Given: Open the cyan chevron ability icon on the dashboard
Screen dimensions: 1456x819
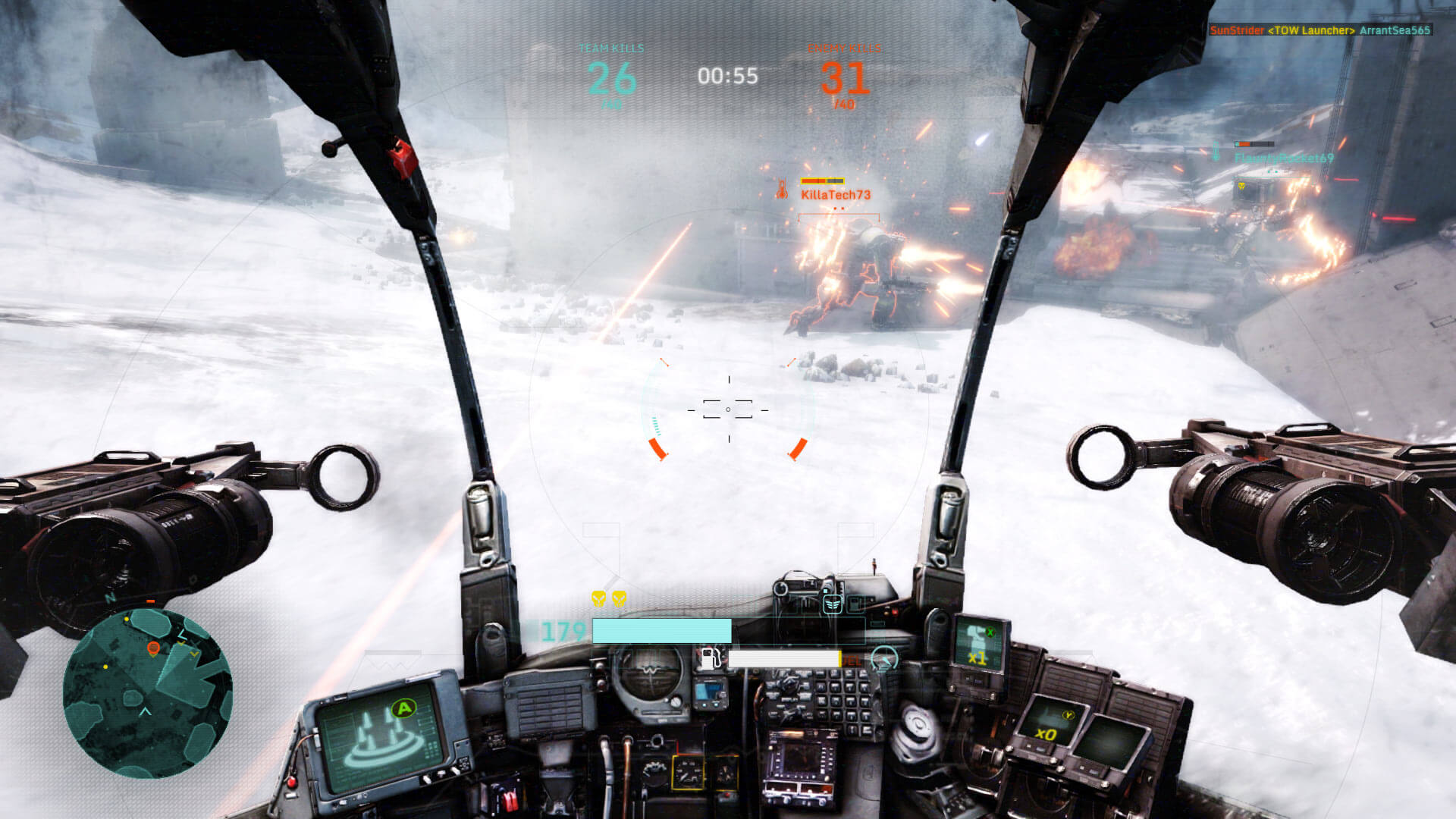Looking at the screenshot, I should pyautogui.click(x=832, y=604).
